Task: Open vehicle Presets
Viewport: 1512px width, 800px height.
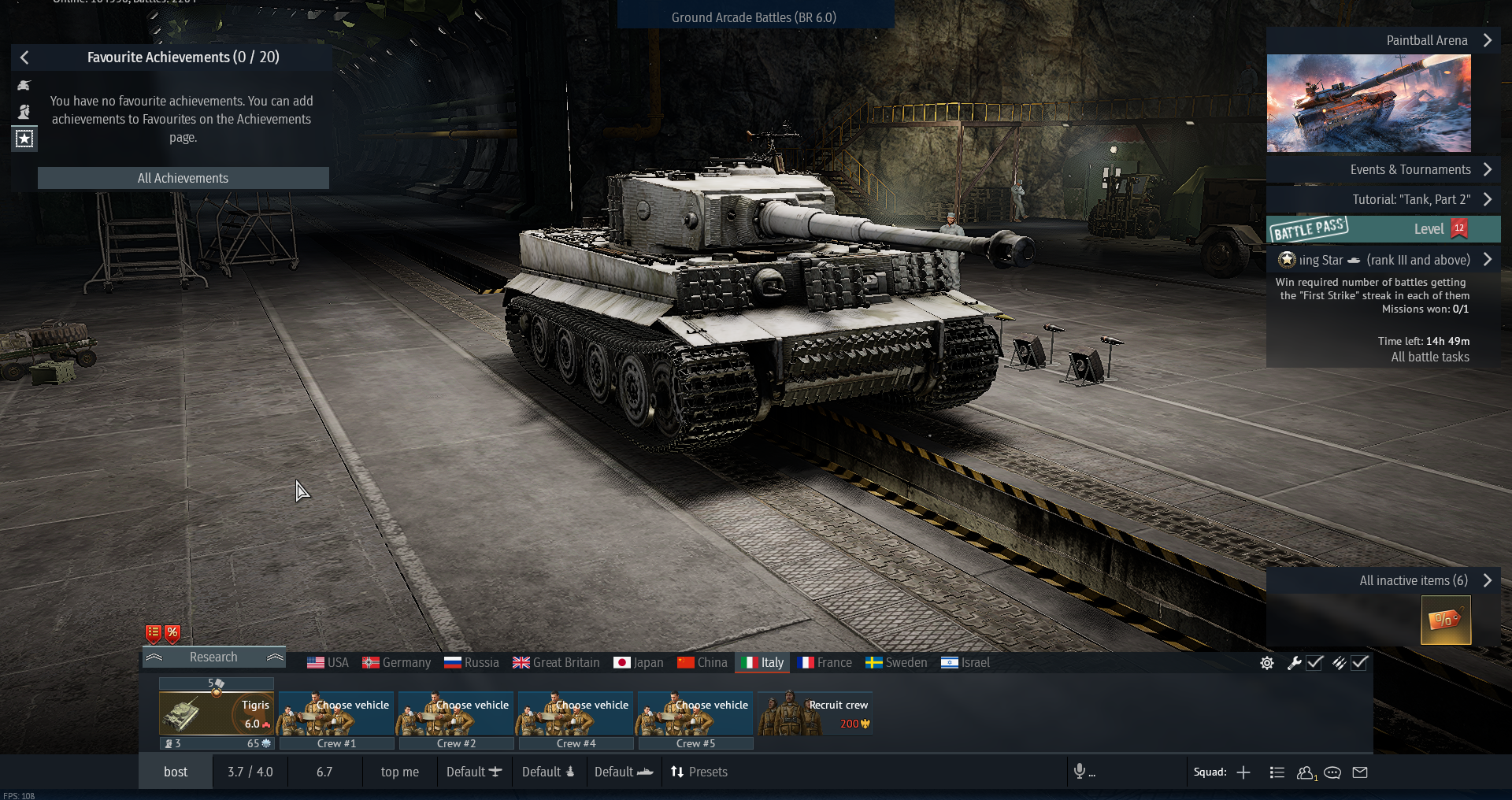Action: coord(699,772)
